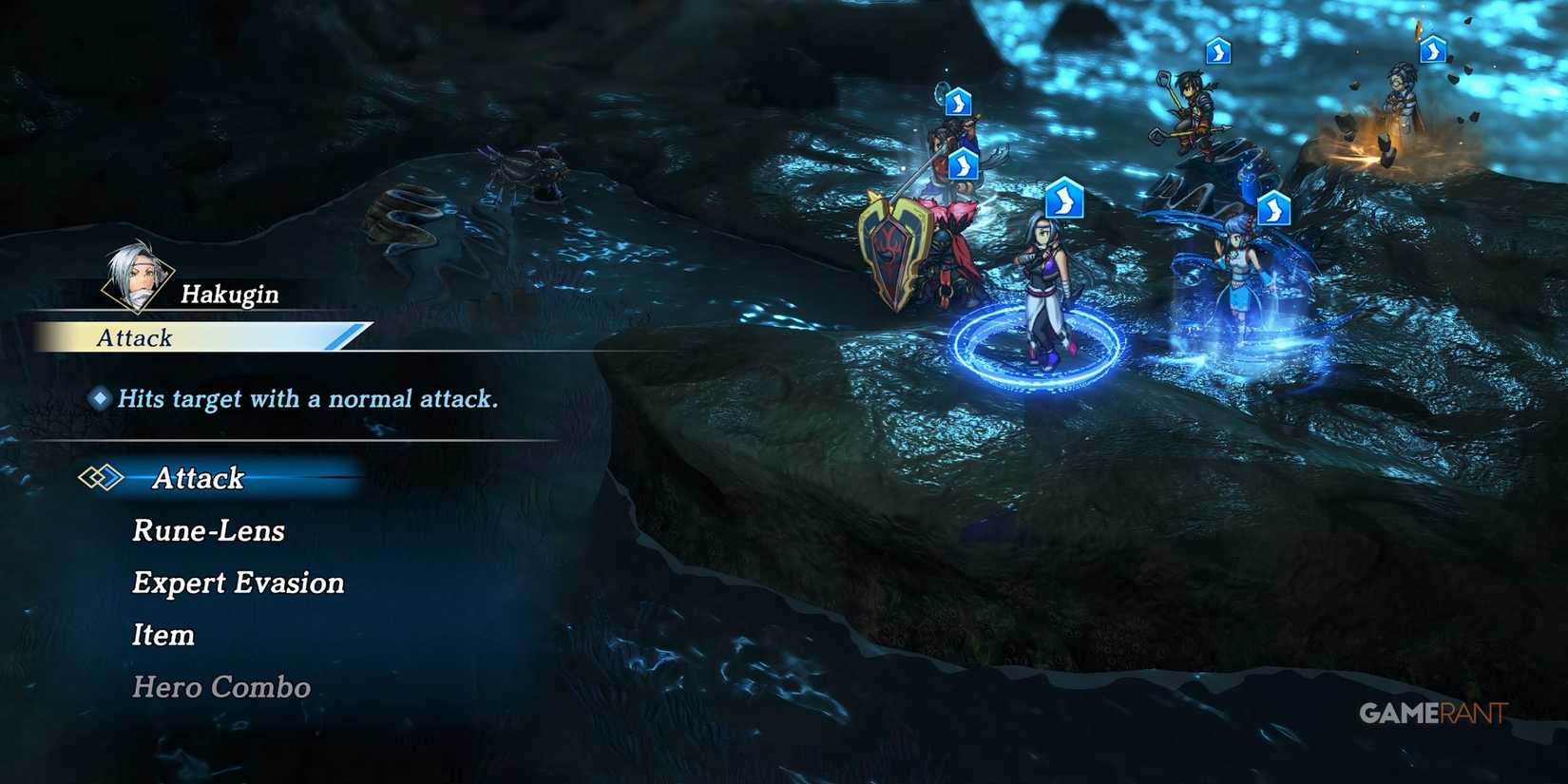Click the Hakugin name label
This screenshot has height=784, width=1568.
(x=228, y=294)
